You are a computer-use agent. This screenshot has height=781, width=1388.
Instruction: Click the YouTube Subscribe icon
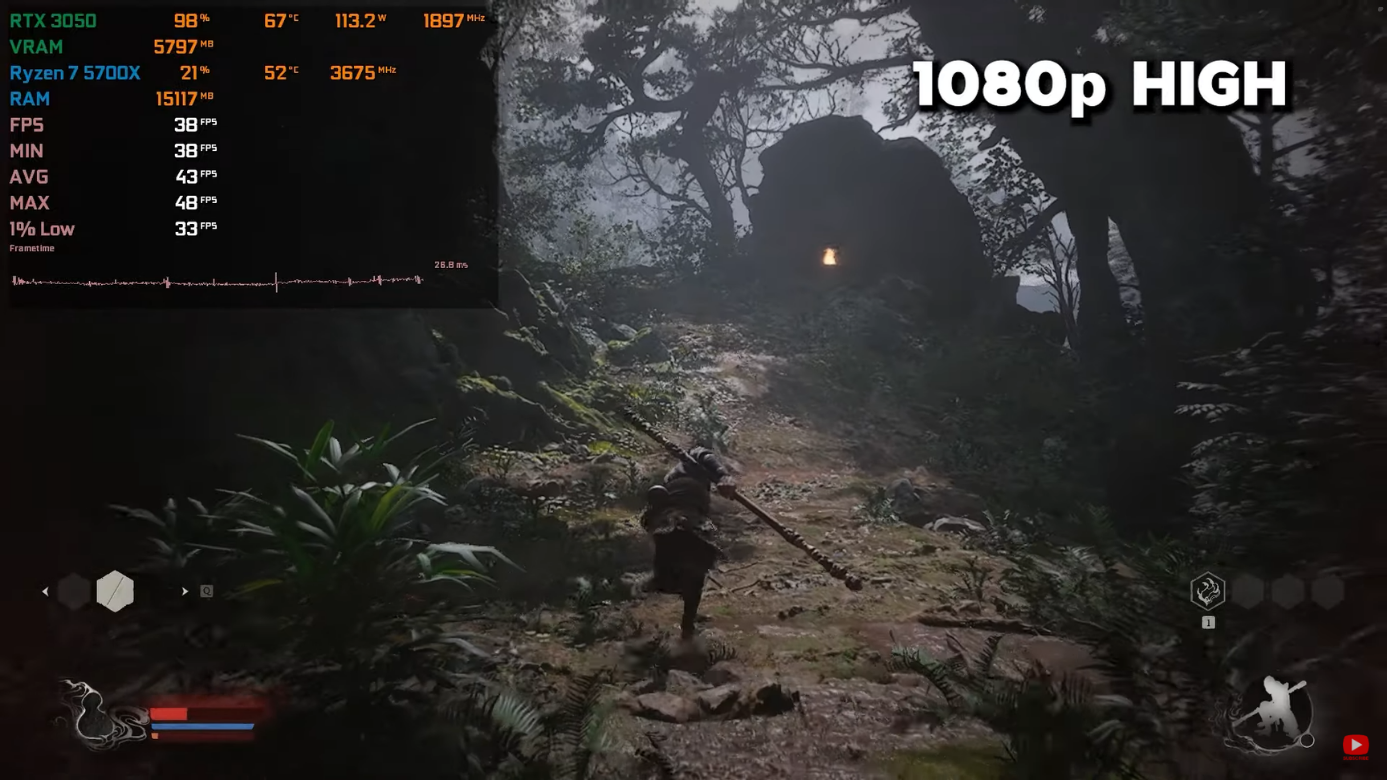(1357, 745)
